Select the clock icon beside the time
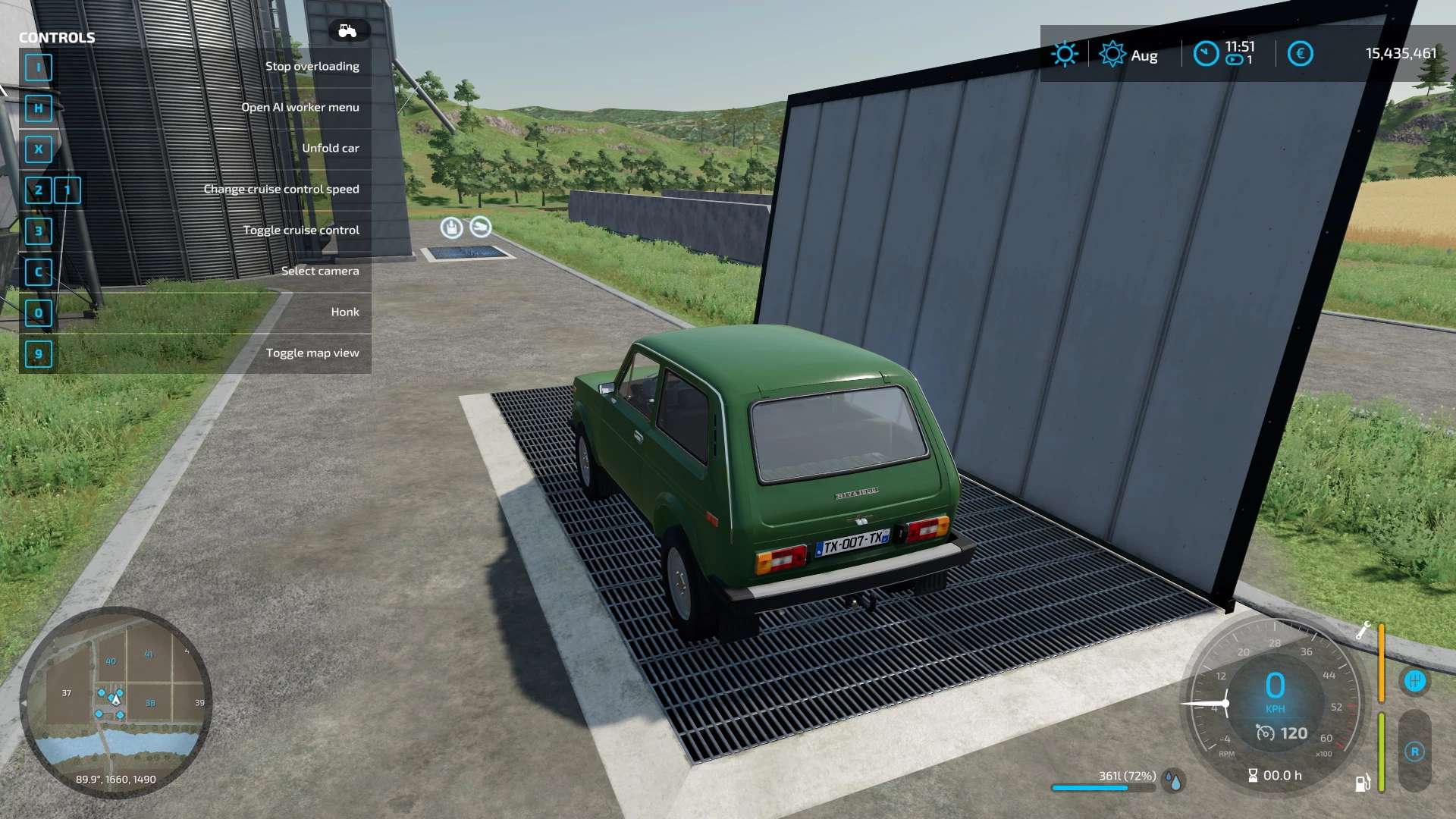Viewport: 1456px width, 819px height. [x=1206, y=54]
